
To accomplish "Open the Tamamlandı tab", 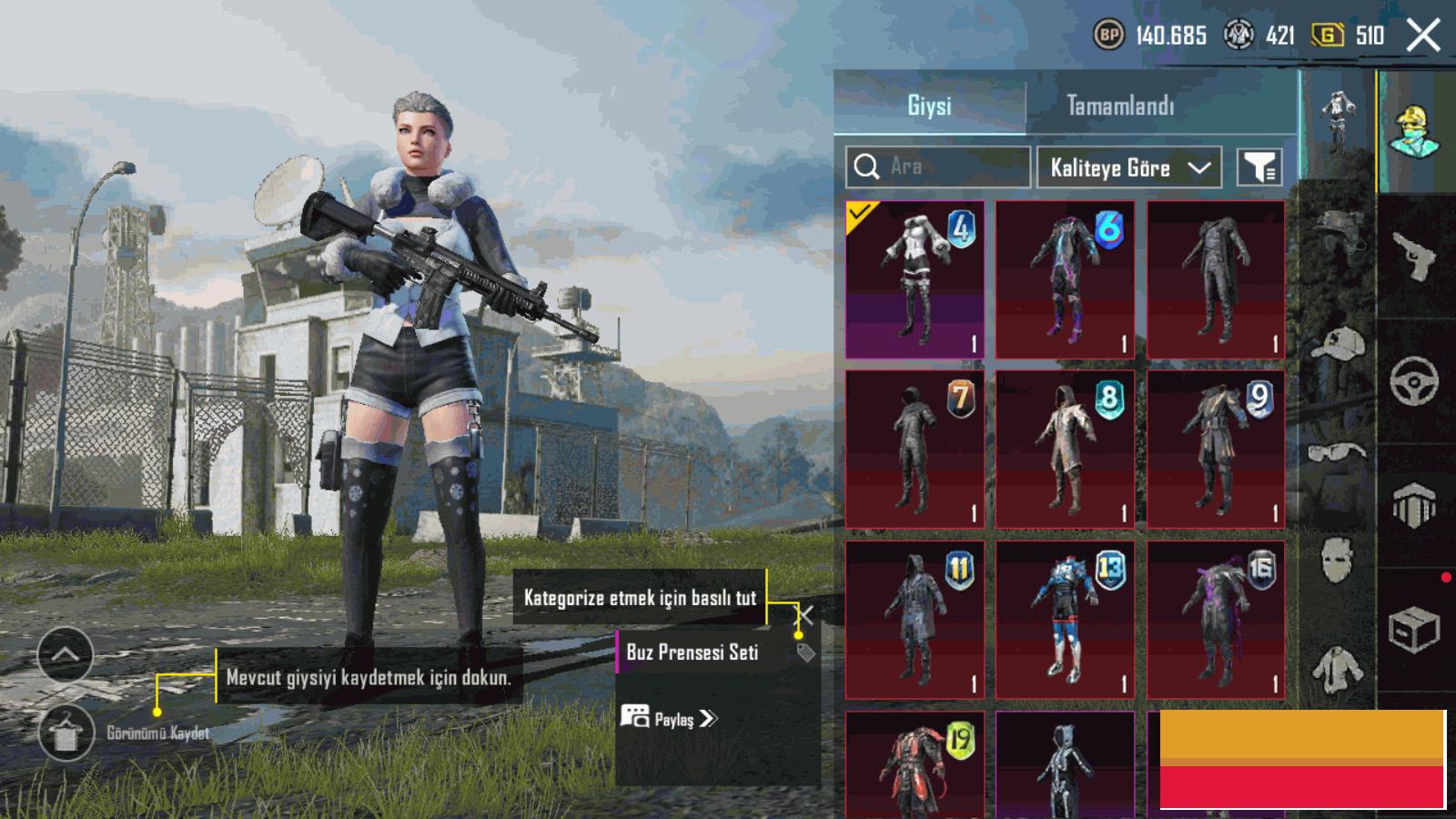I will pyautogui.click(x=1120, y=106).
